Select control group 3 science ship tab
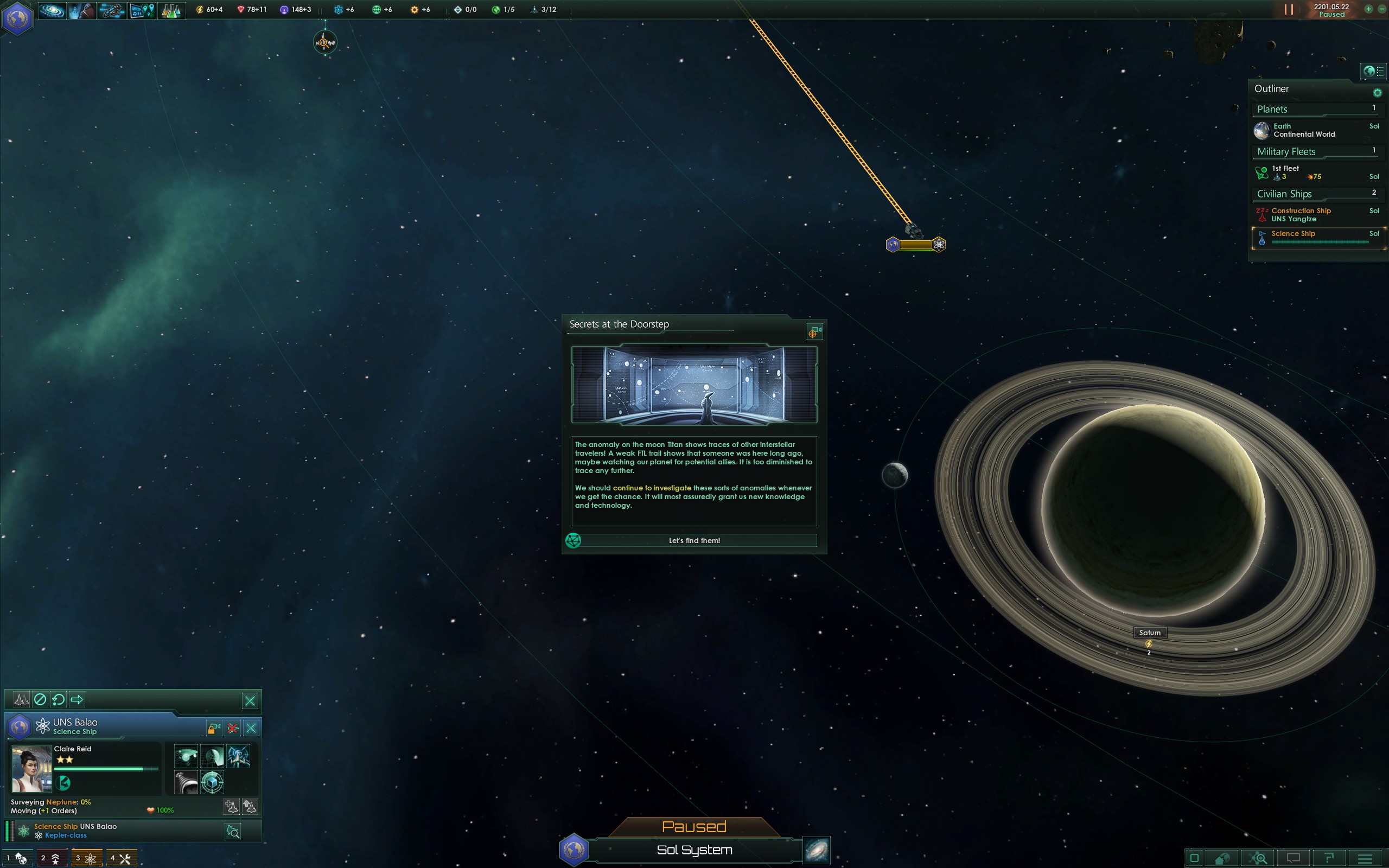This screenshot has height=868, width=1389. 86,858
